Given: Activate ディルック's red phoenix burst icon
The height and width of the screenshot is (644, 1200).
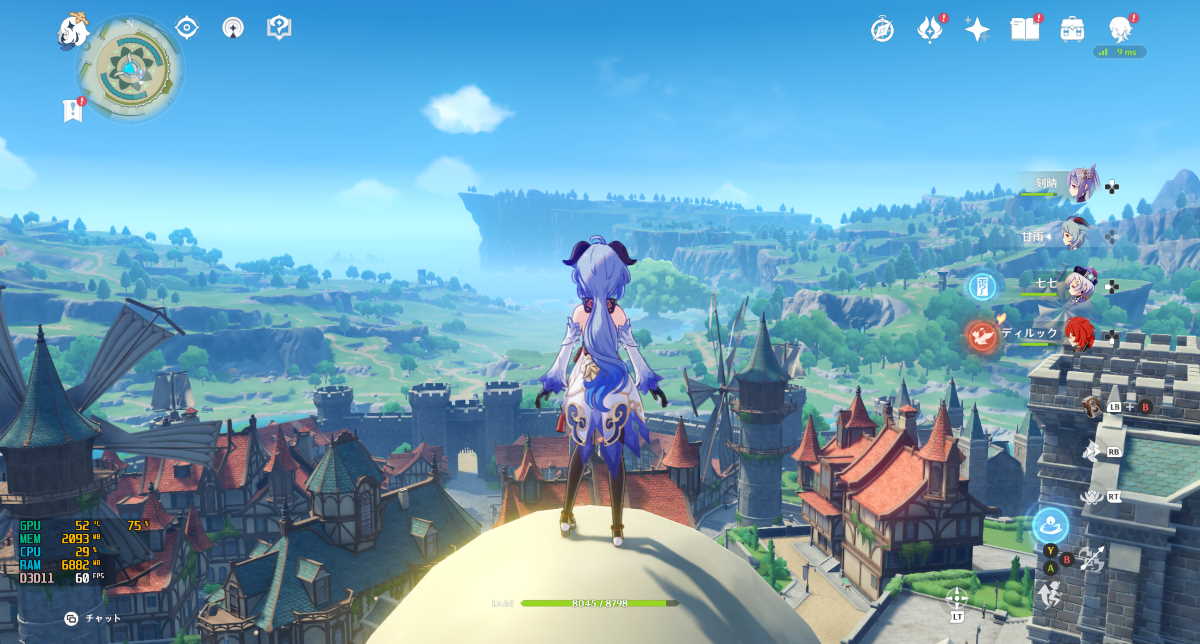Looking at the screenshot, I should coord(982,337).
